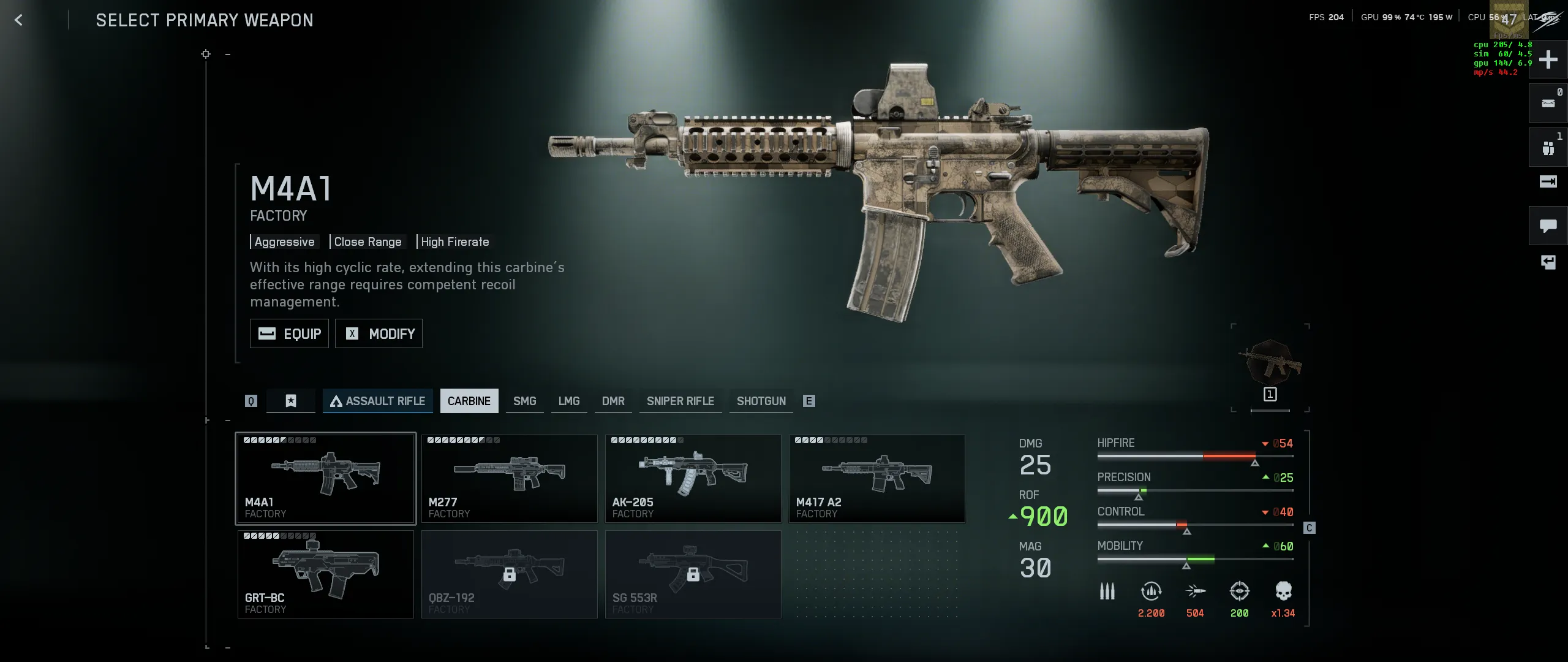
Task: Click the bullet velocity icon showing 504
Action: (x=1195, y=590)
